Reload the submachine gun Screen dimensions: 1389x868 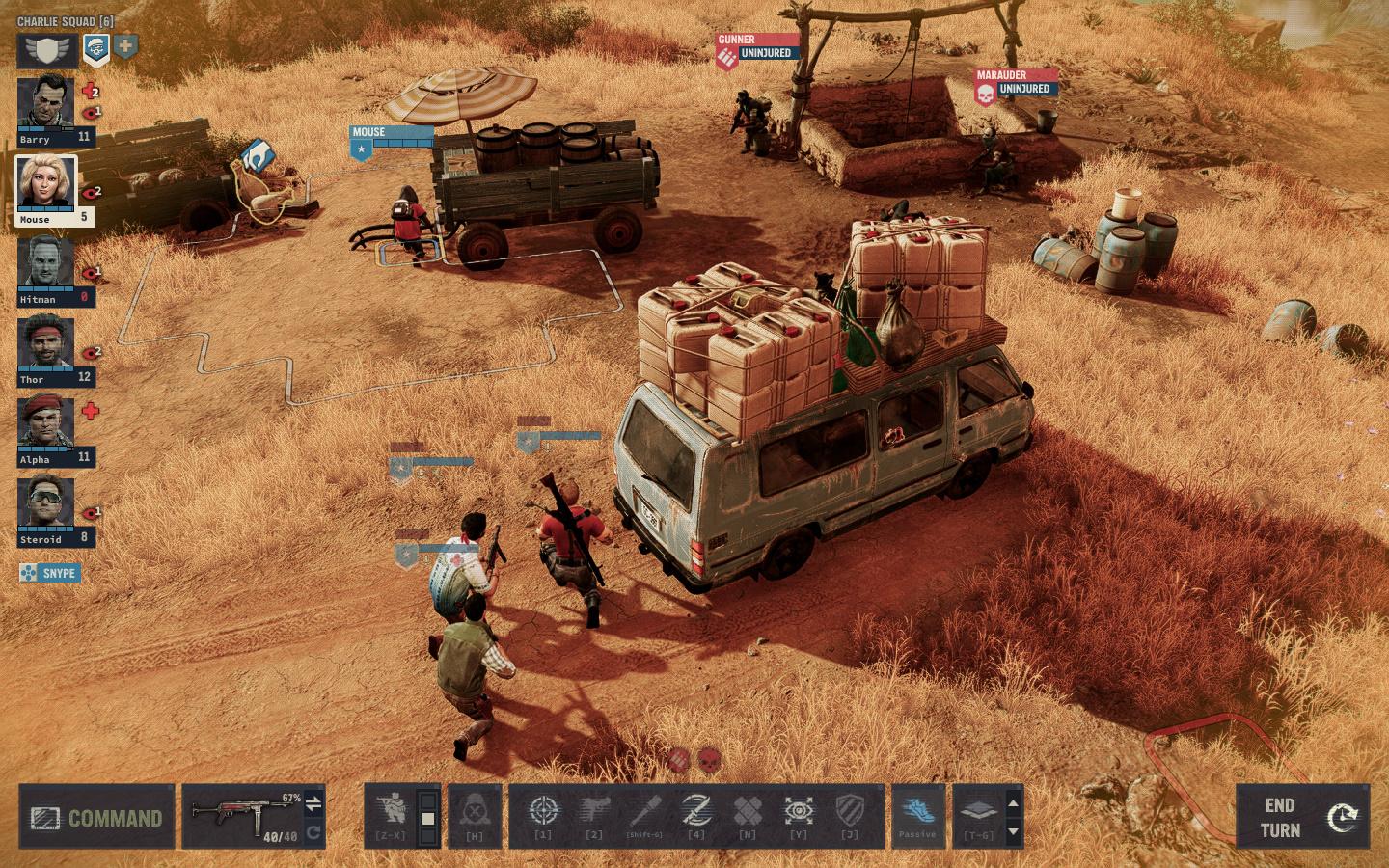(313, 832)
